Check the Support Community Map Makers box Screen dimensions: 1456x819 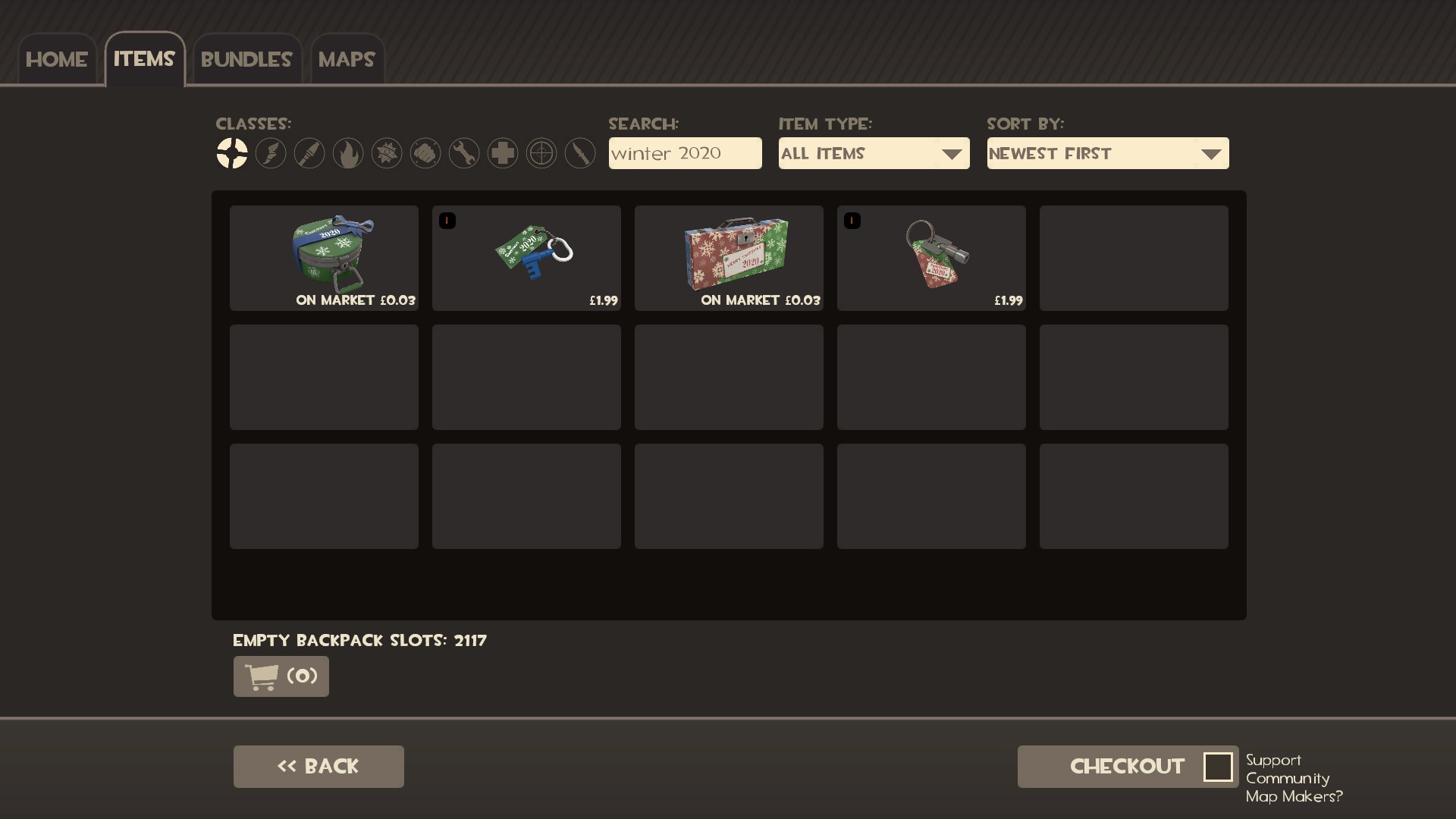[x=1219, y=767]
